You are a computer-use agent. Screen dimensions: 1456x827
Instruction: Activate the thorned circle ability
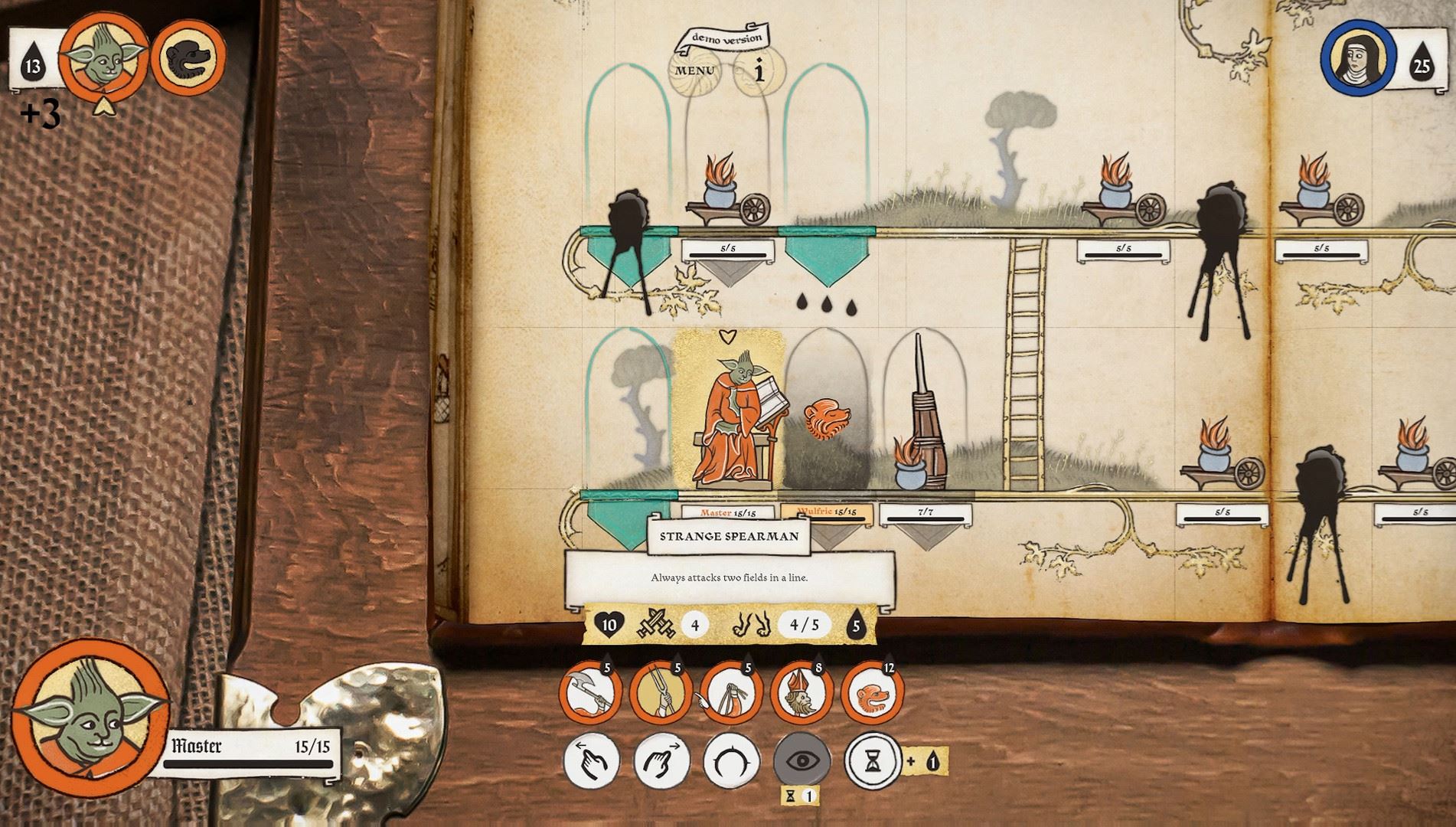click(732, 762)
